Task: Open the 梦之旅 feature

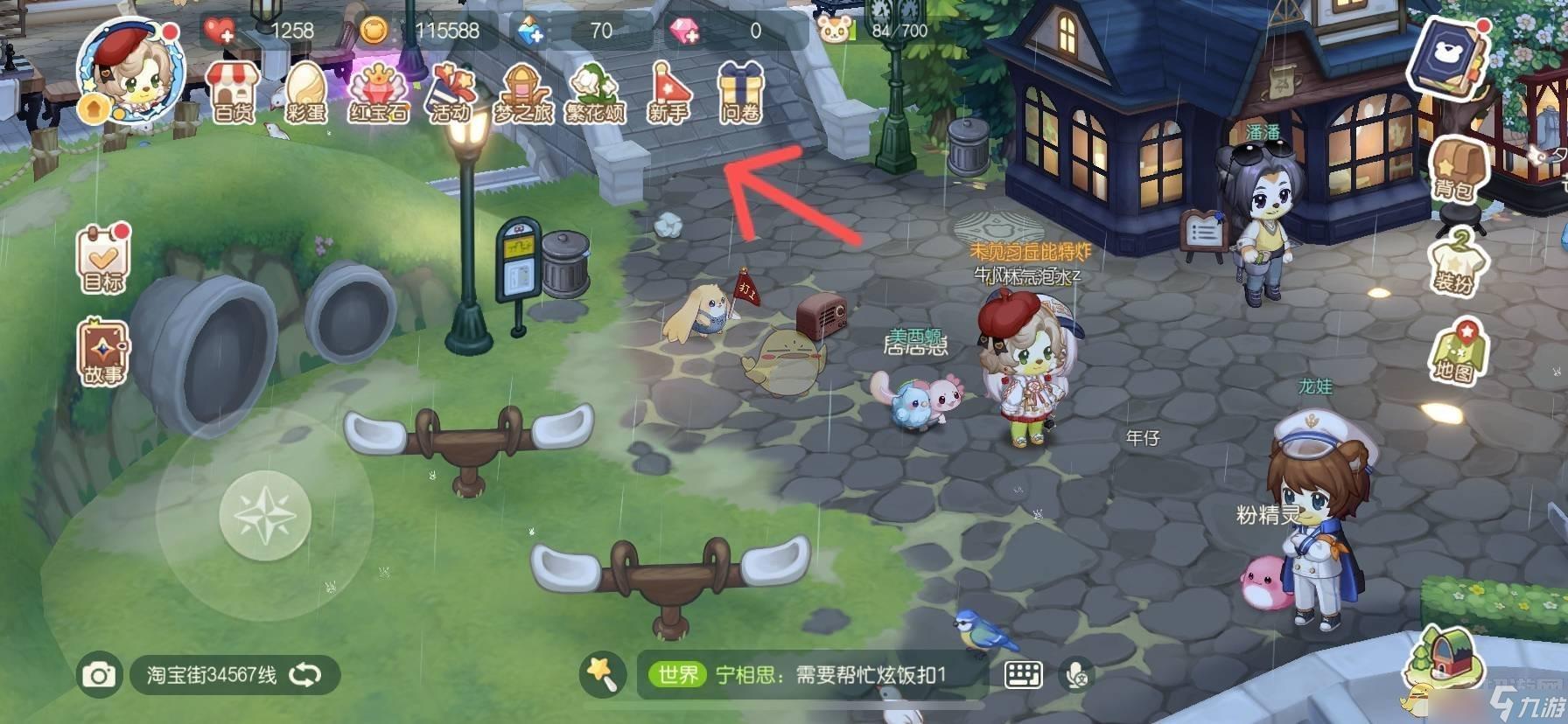Action: coord(523,91)
